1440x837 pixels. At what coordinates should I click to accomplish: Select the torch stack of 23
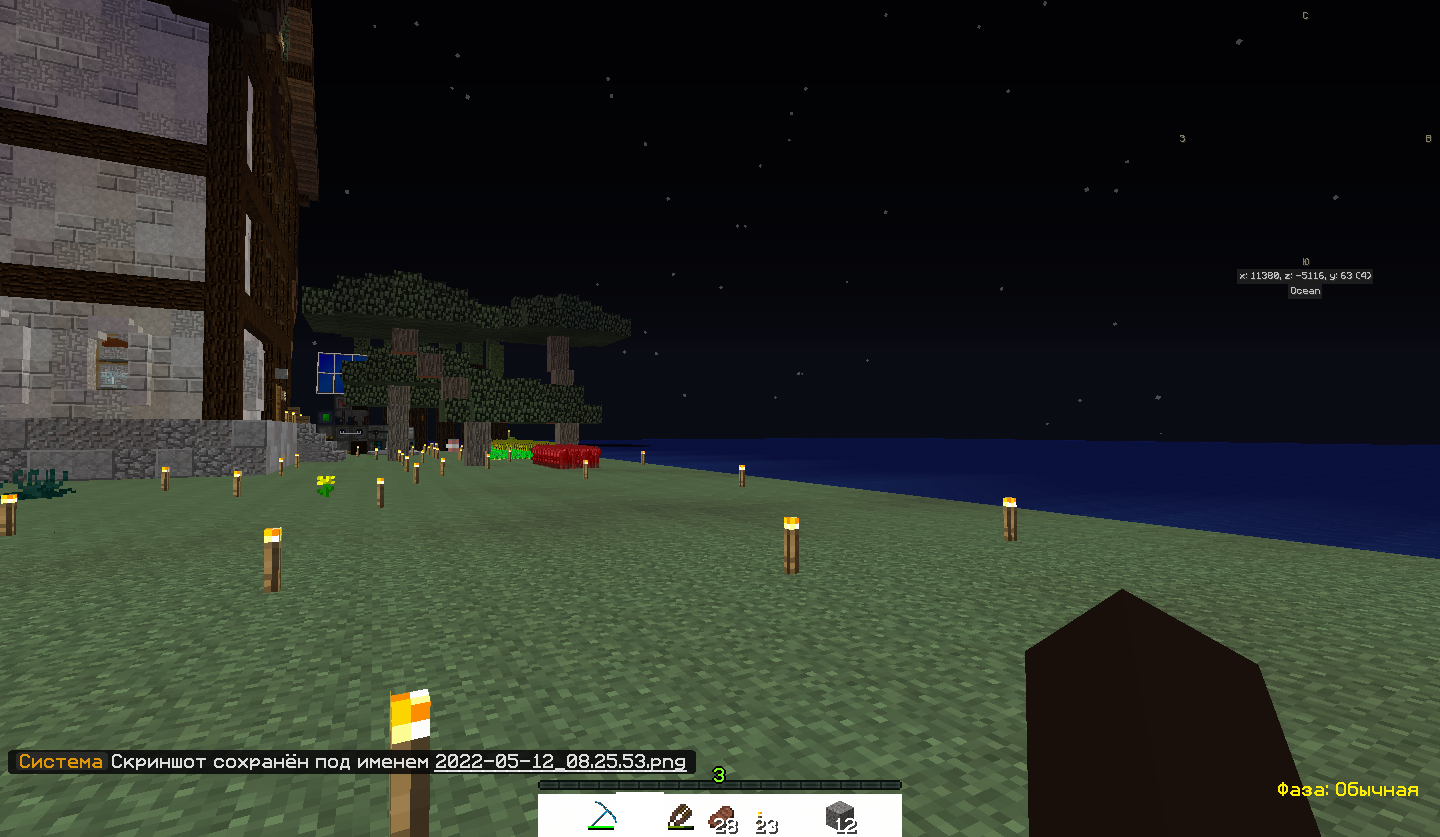pos(765,820)
